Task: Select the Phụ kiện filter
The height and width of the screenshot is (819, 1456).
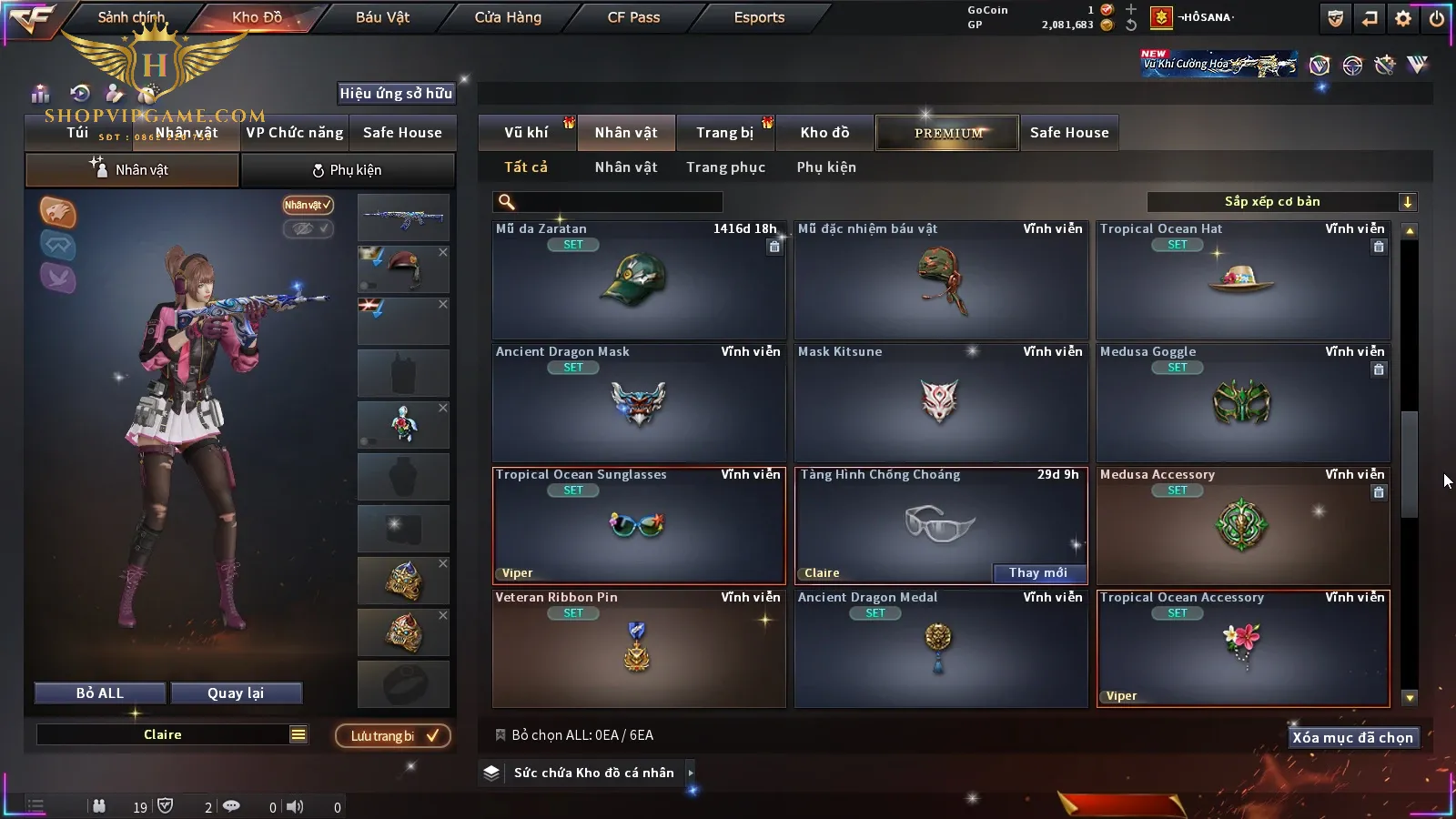Action: [826, 167]
